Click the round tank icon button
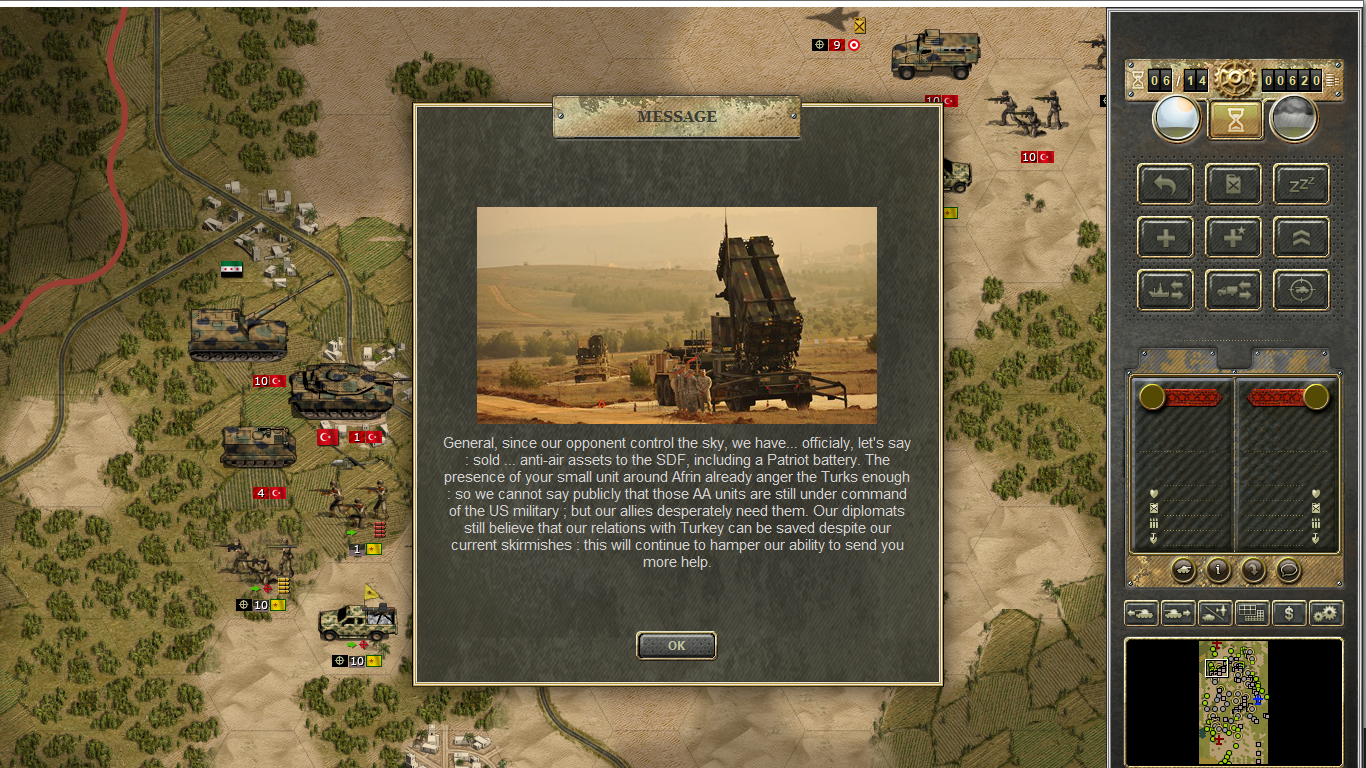1366x768 pixels. click(x=1183, y=569)
